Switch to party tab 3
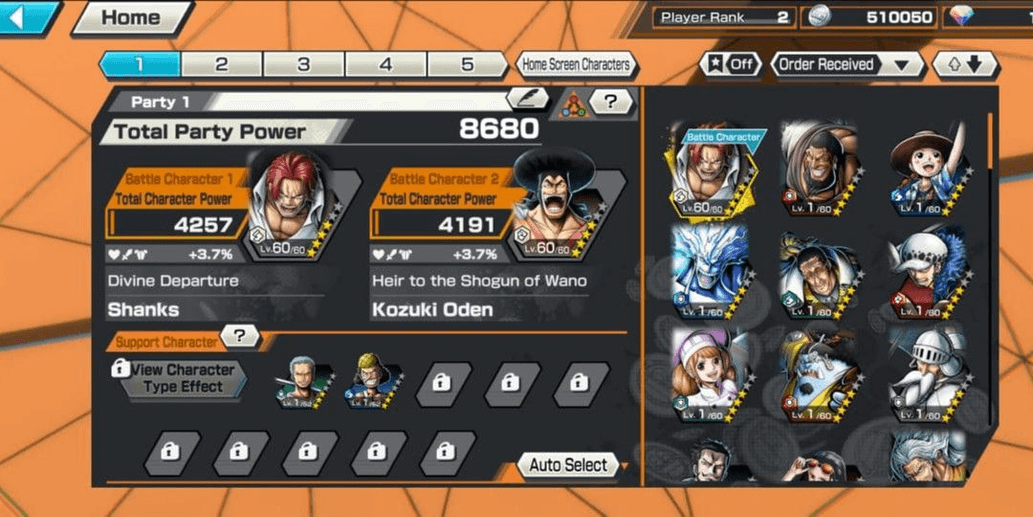 [303, 65]
